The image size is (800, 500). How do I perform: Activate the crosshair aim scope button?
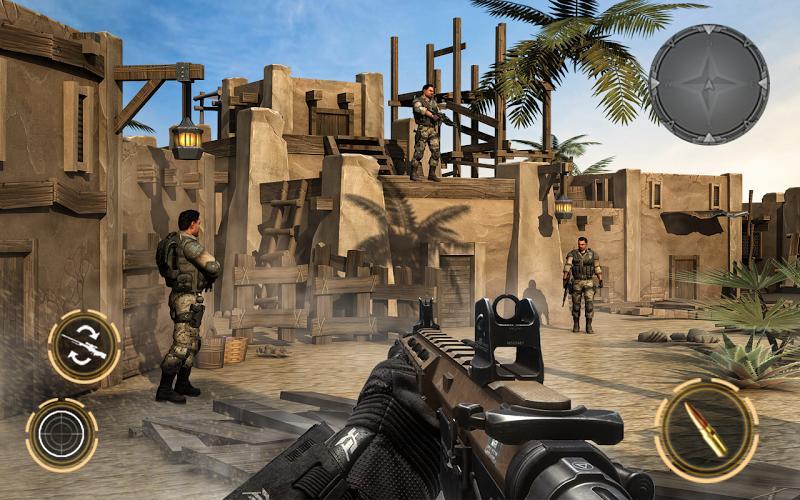tap(62, 434)
